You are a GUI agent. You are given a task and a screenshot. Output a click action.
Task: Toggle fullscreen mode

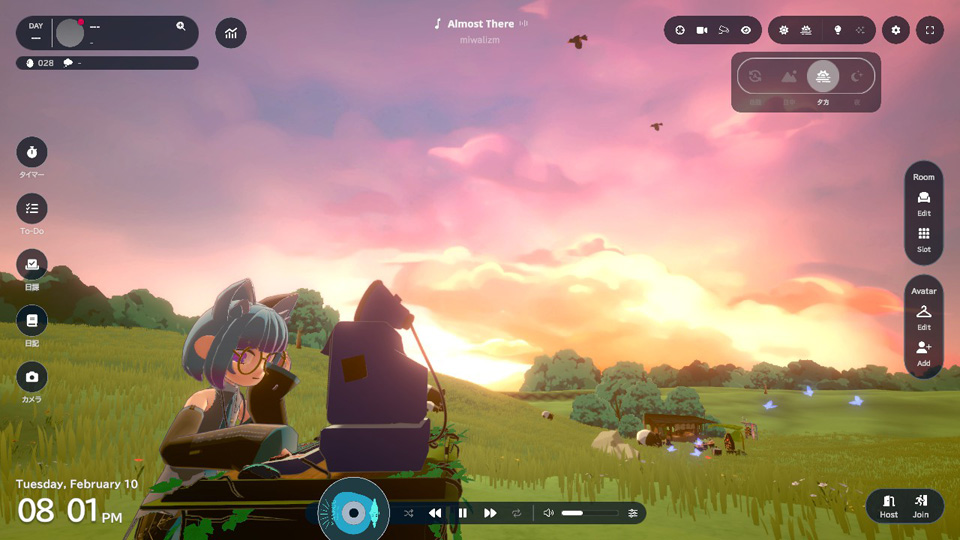pos(930,30)
